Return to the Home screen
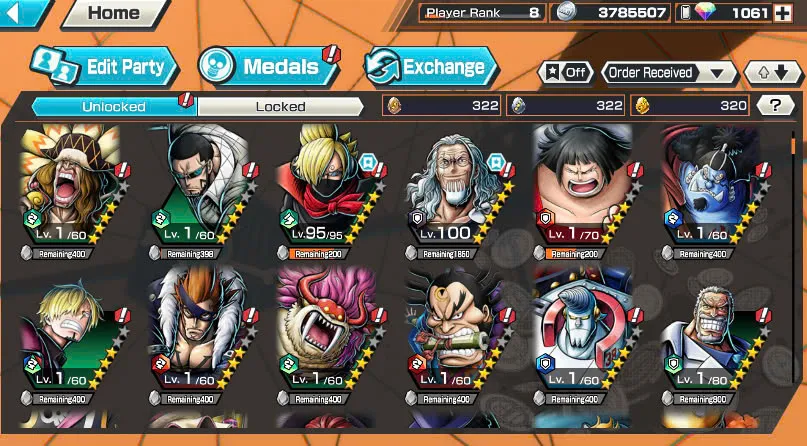Screen dimensions: 807x446 114,14
